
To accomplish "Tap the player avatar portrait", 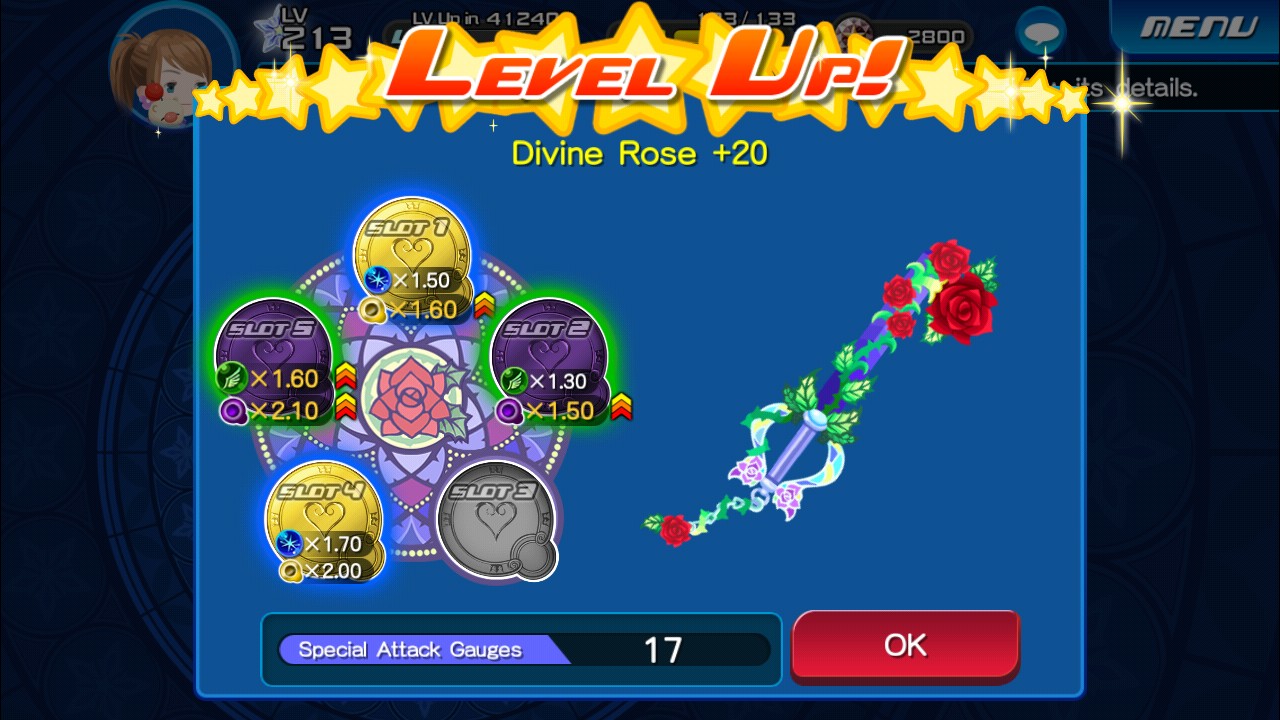I will [158, 75].
